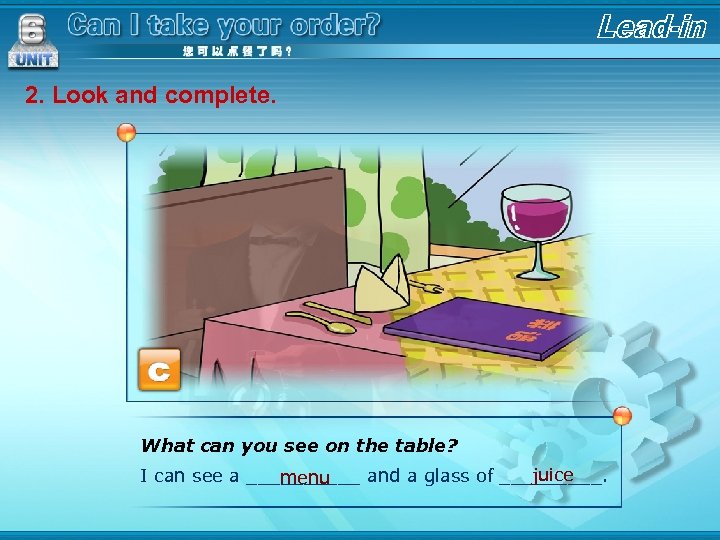Image resolution: width=720 pixels, height=540 pixels.
Task: Click the orange C picture button
Action: click(x=159, y=370)
